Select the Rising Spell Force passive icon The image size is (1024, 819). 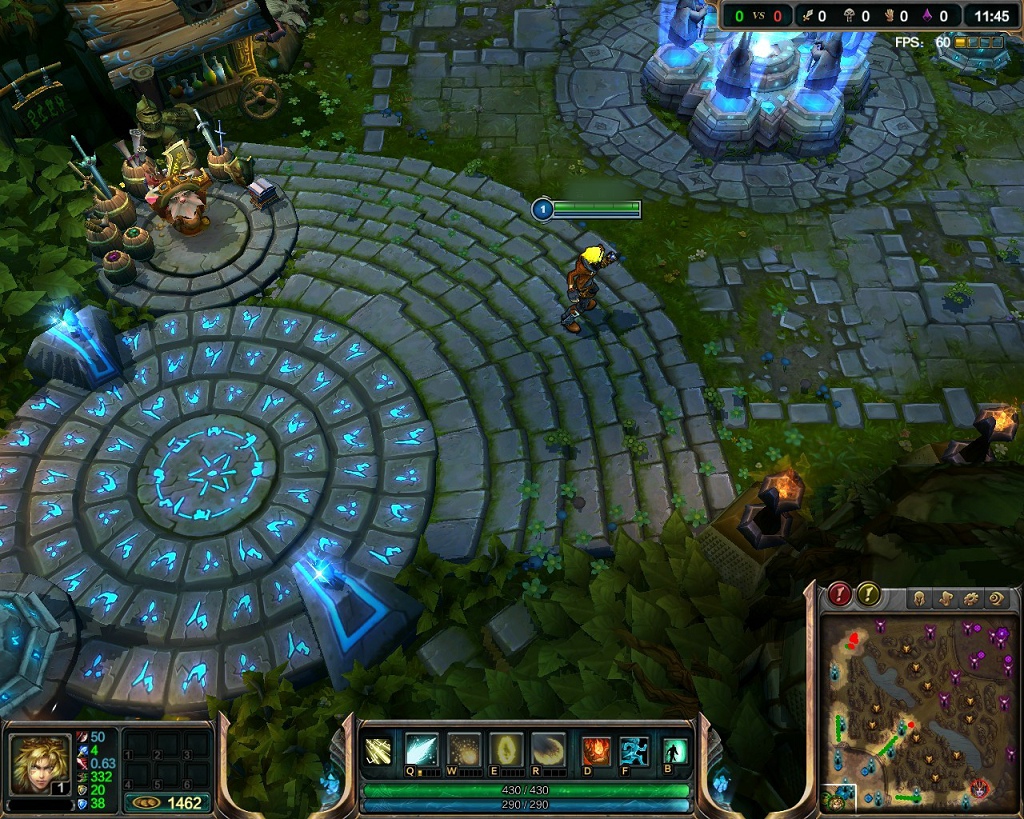click(x=379, y=750)
